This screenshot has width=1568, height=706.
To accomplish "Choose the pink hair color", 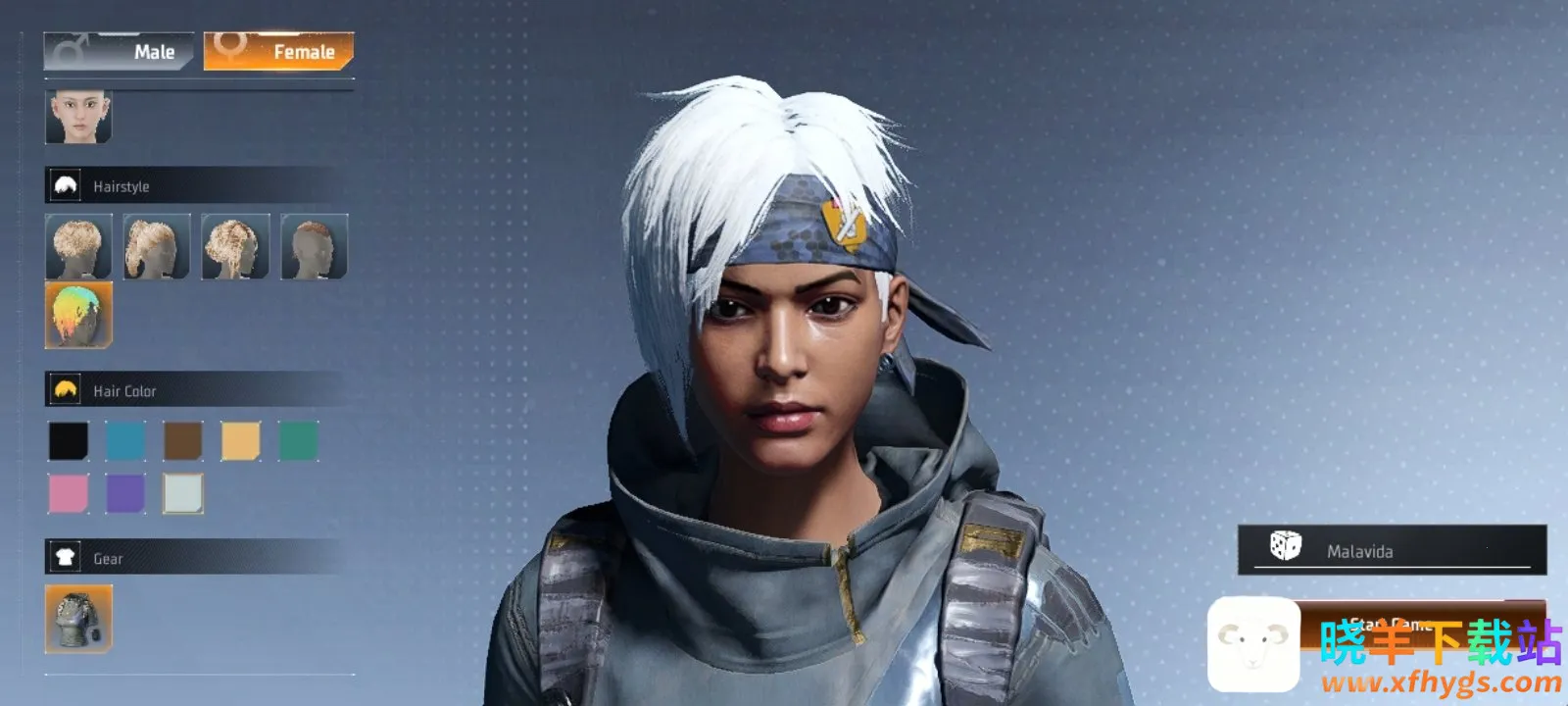I will tap(69, 493).
